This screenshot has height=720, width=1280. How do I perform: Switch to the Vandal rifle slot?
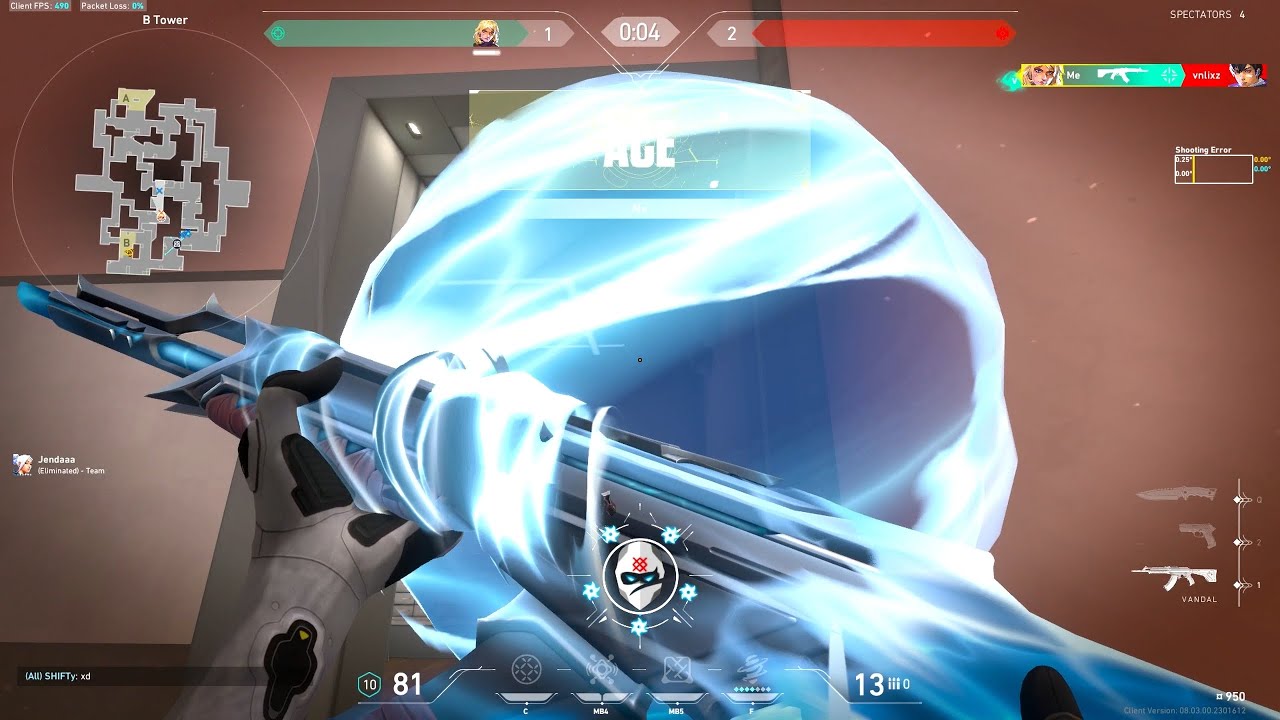[1176, 577]
